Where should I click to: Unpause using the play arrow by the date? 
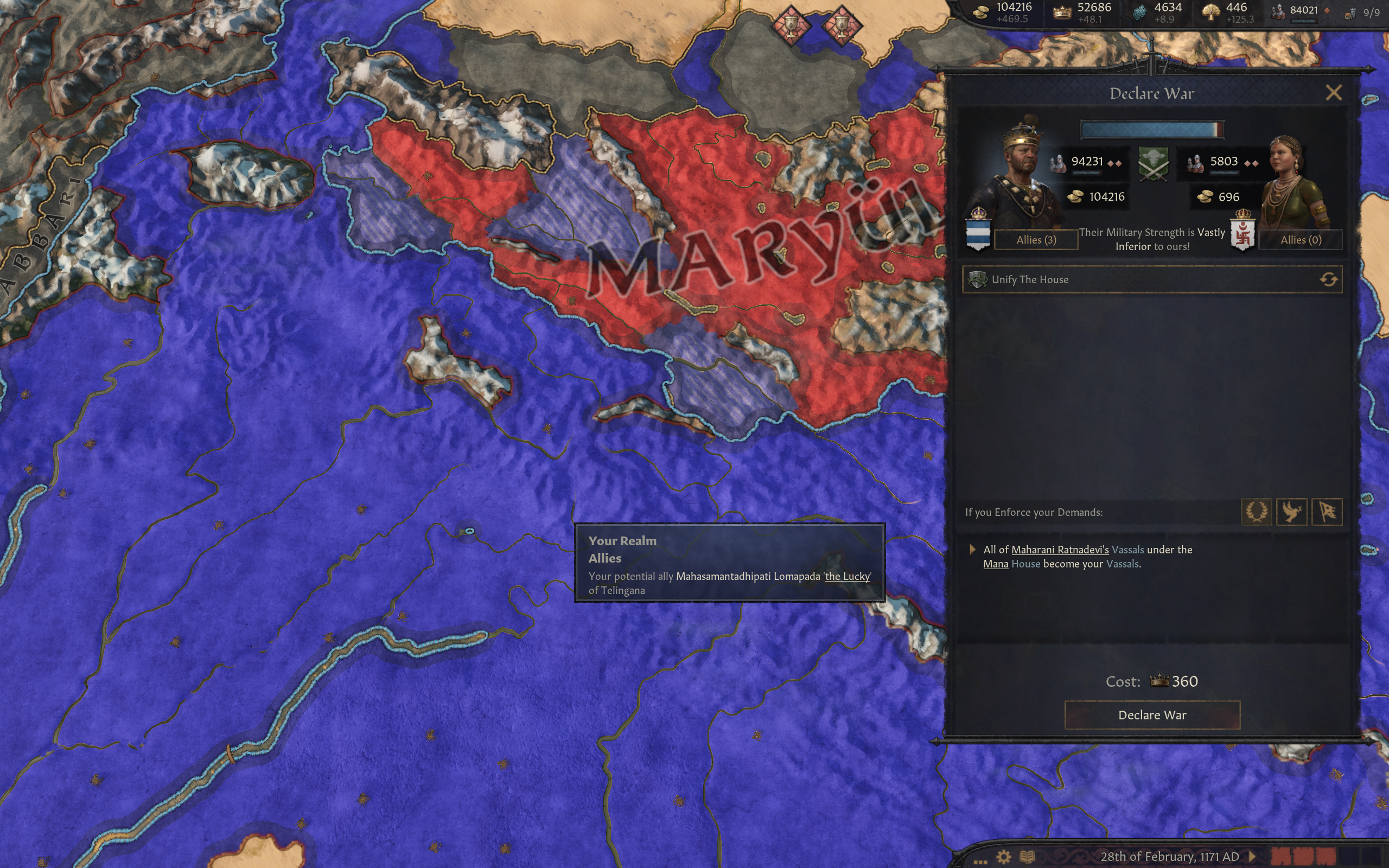[1253, 857]
